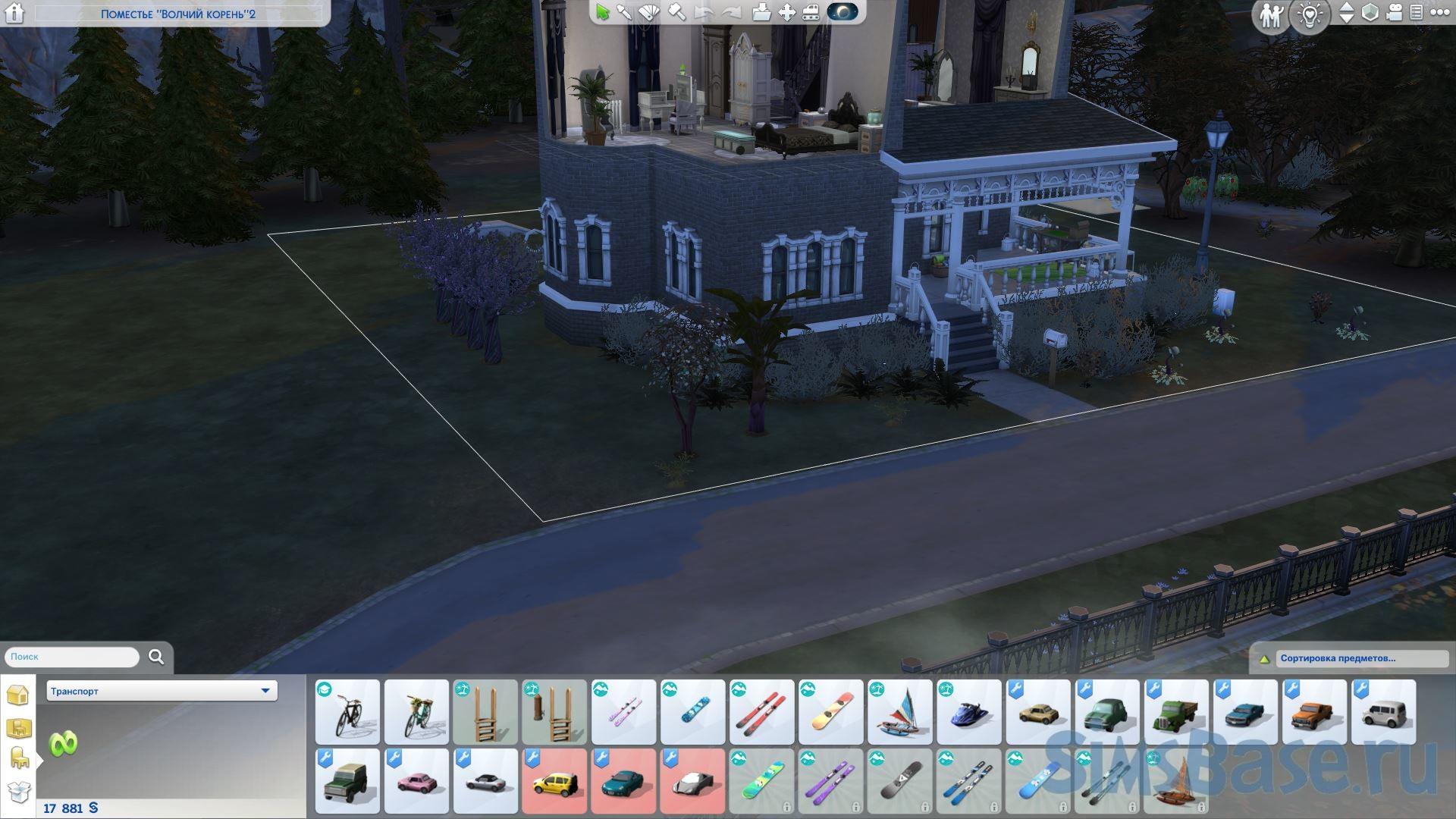Select the sailboat with striped sail

pyautogui.click(x=899, y=713)
